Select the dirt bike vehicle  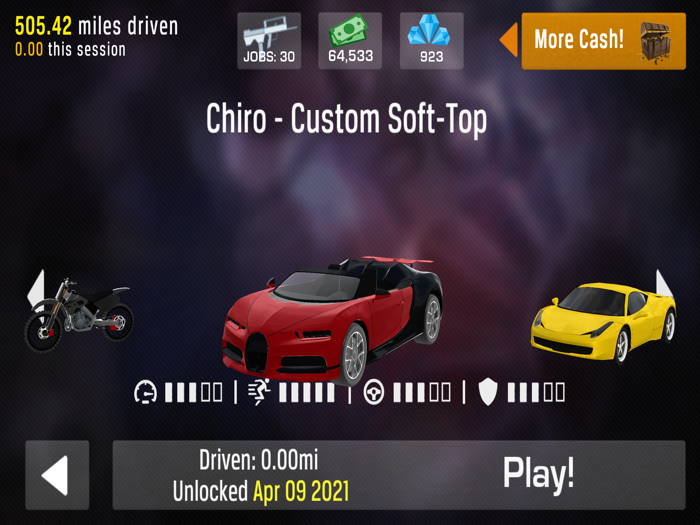click(x=78, y=313)
